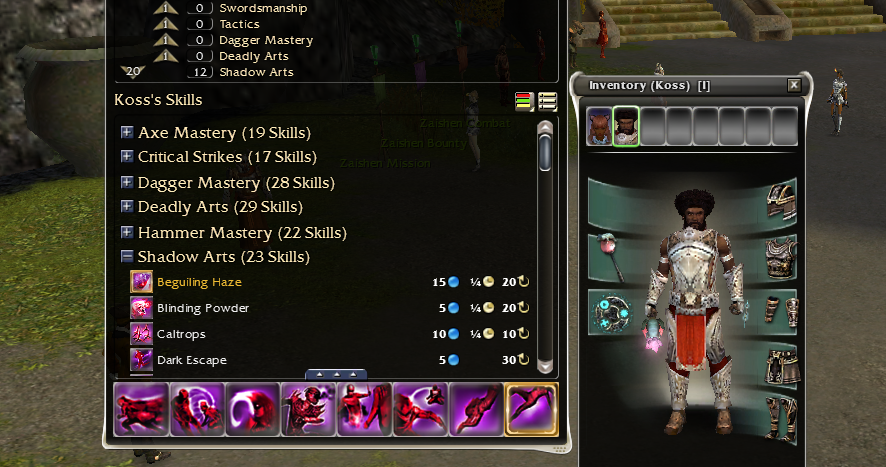Select the equipped helmet slot
This screenshot has height=467, width=886.
click(781, 200)
